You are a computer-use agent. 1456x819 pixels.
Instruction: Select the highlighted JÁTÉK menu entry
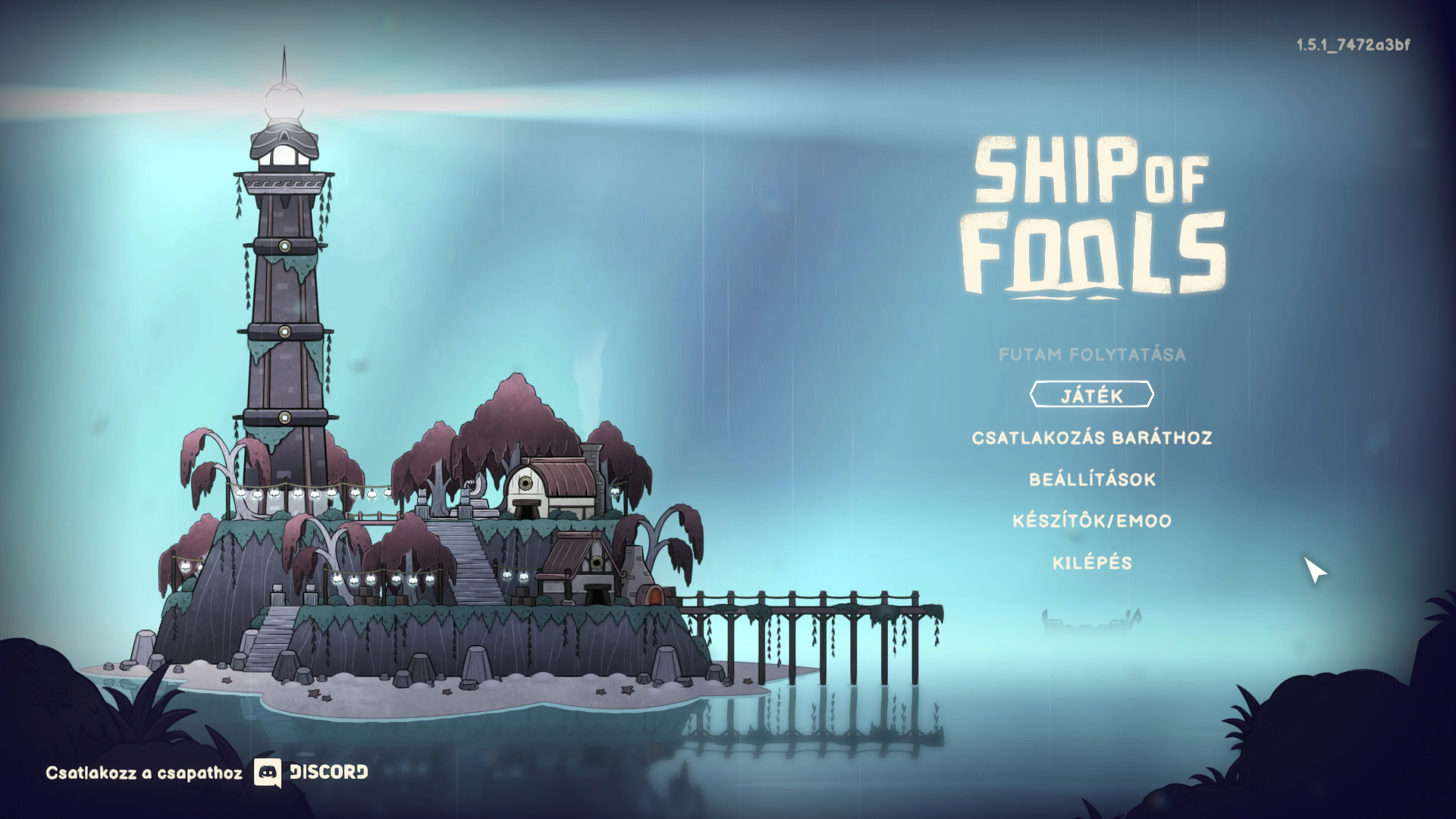coord(1091,395)
